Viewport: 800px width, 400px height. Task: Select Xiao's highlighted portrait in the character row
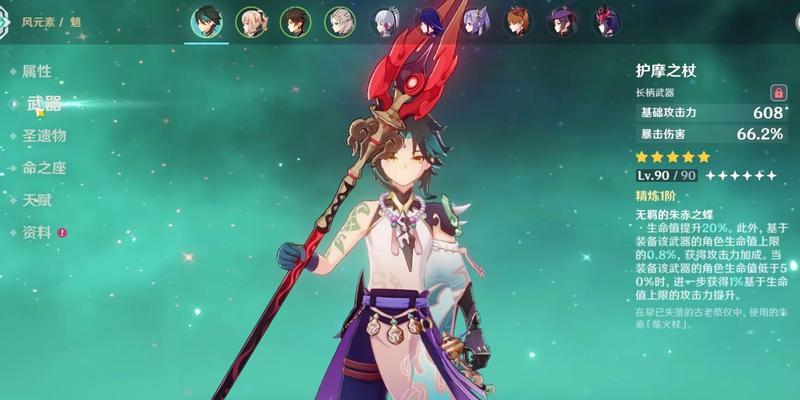point(205,22)
